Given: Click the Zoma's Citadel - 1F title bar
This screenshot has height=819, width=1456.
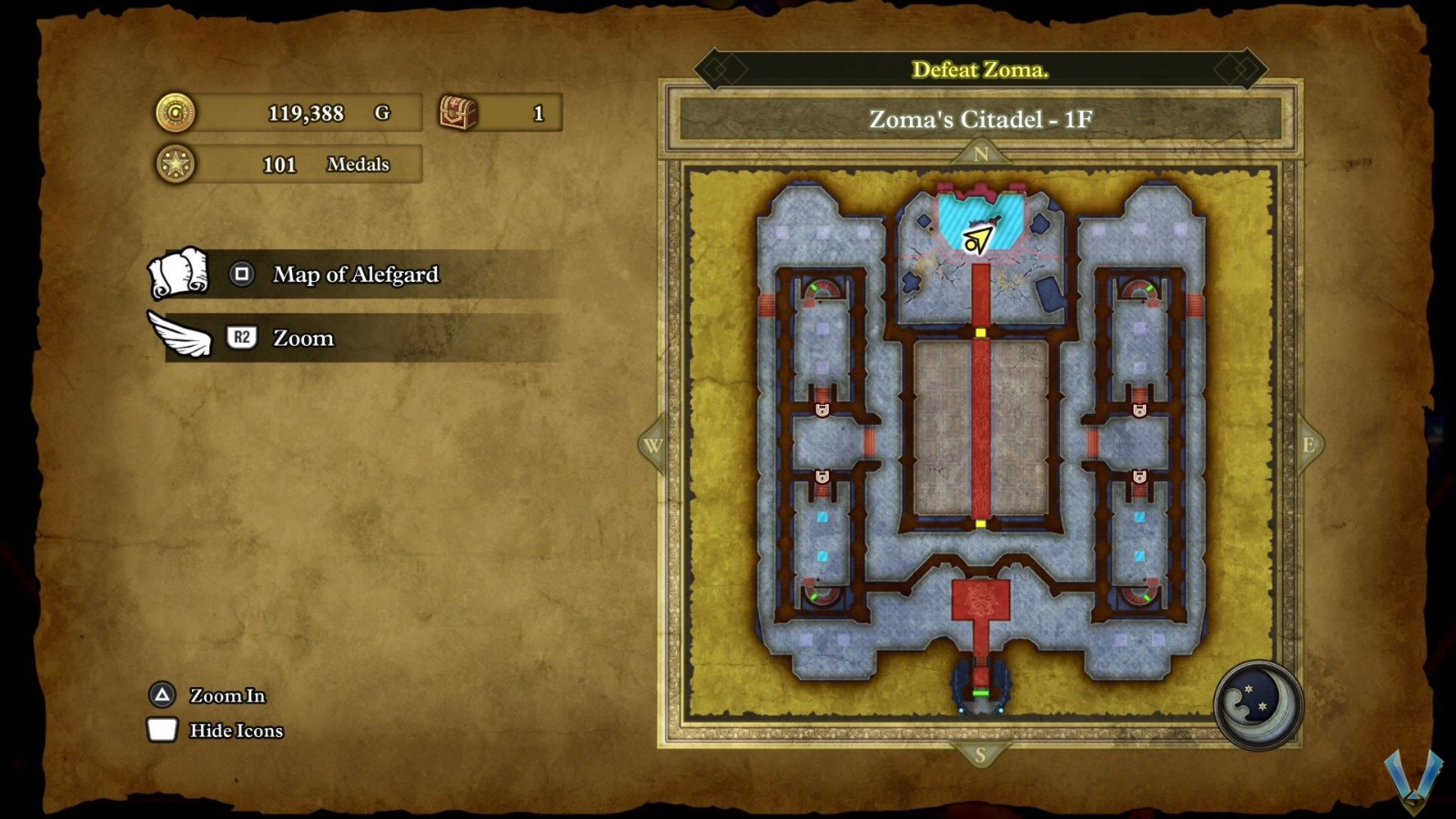Looking at the screenshot, I should click(x=981, y=117).
